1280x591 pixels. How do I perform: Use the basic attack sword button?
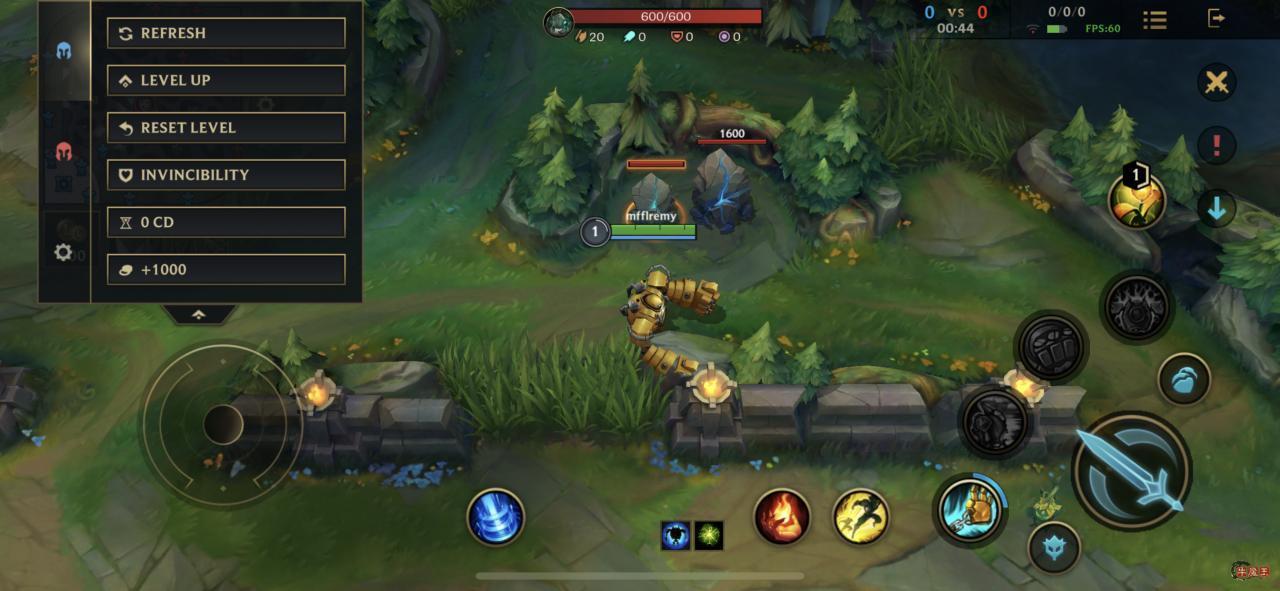point(1132,470)
